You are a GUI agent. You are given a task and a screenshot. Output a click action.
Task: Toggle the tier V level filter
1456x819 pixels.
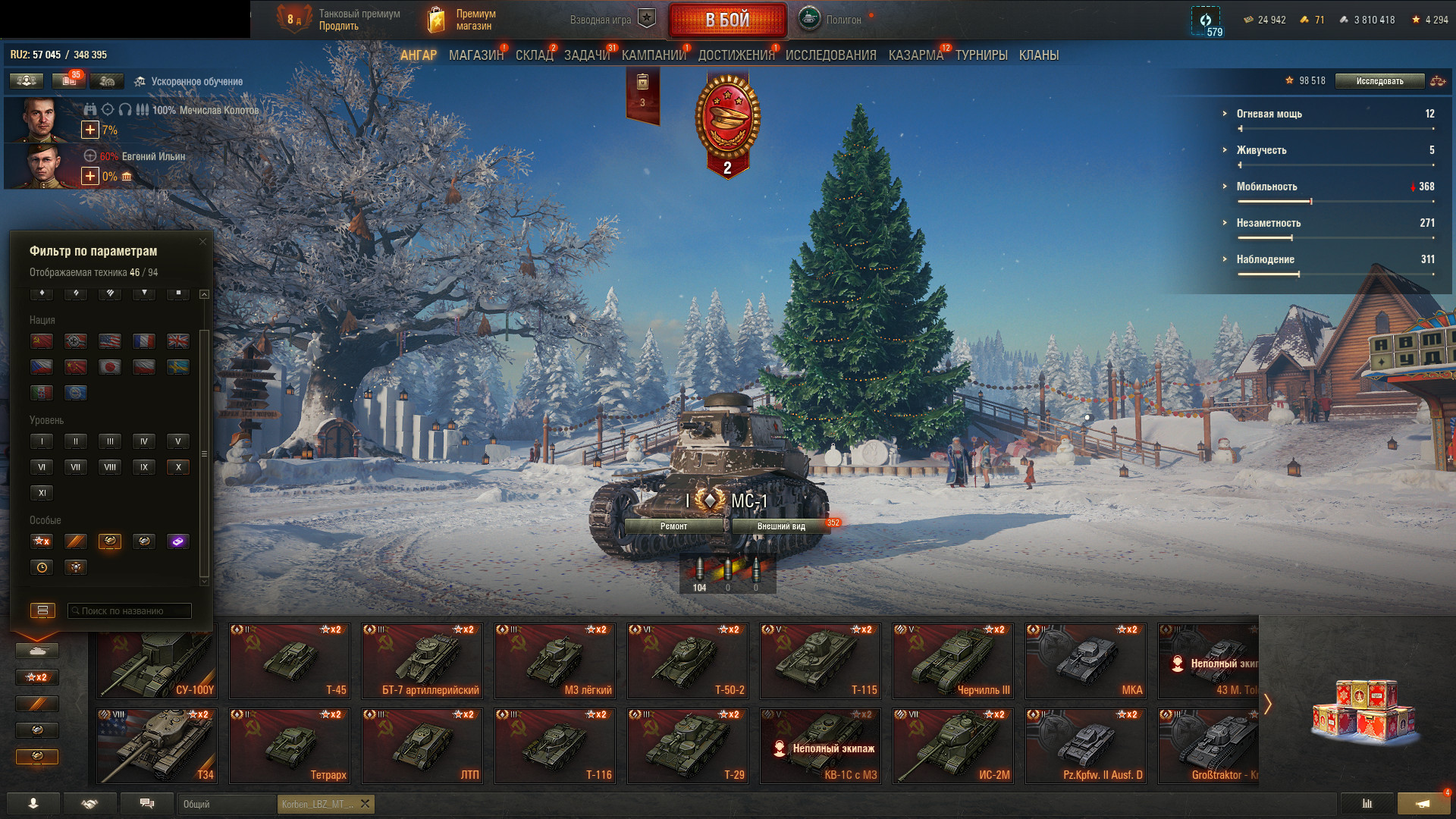pyautogui.click(x=178, y=441)
